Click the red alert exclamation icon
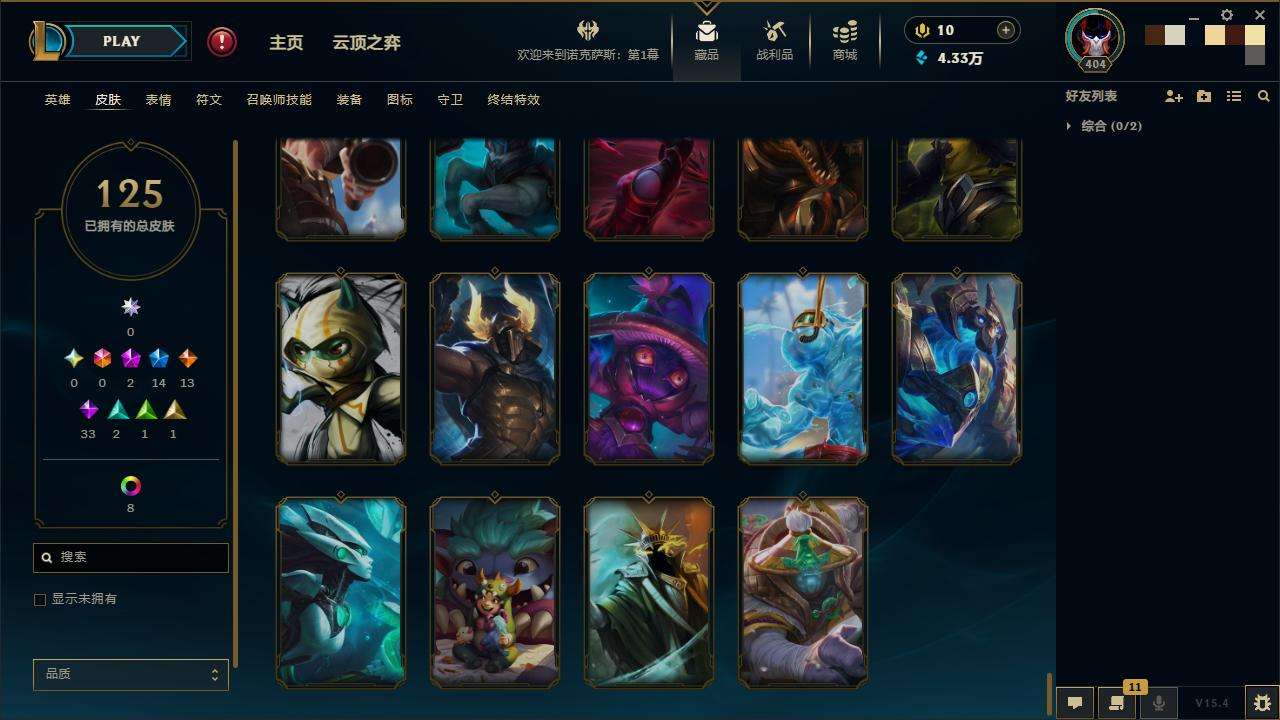 tap(222, 42)
